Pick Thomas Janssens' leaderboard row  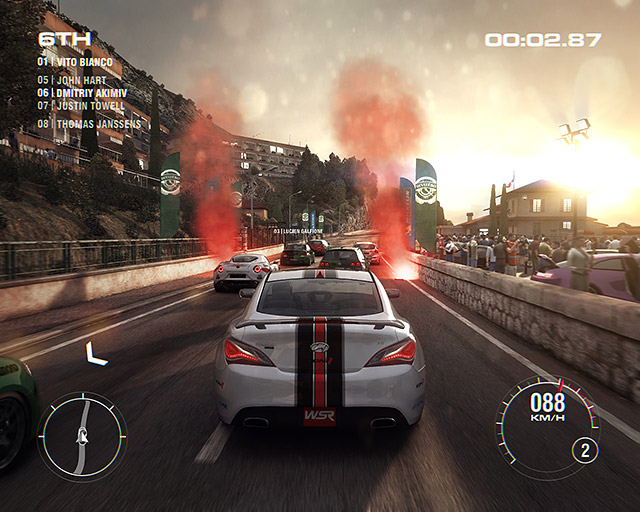[x=87, y=124]
